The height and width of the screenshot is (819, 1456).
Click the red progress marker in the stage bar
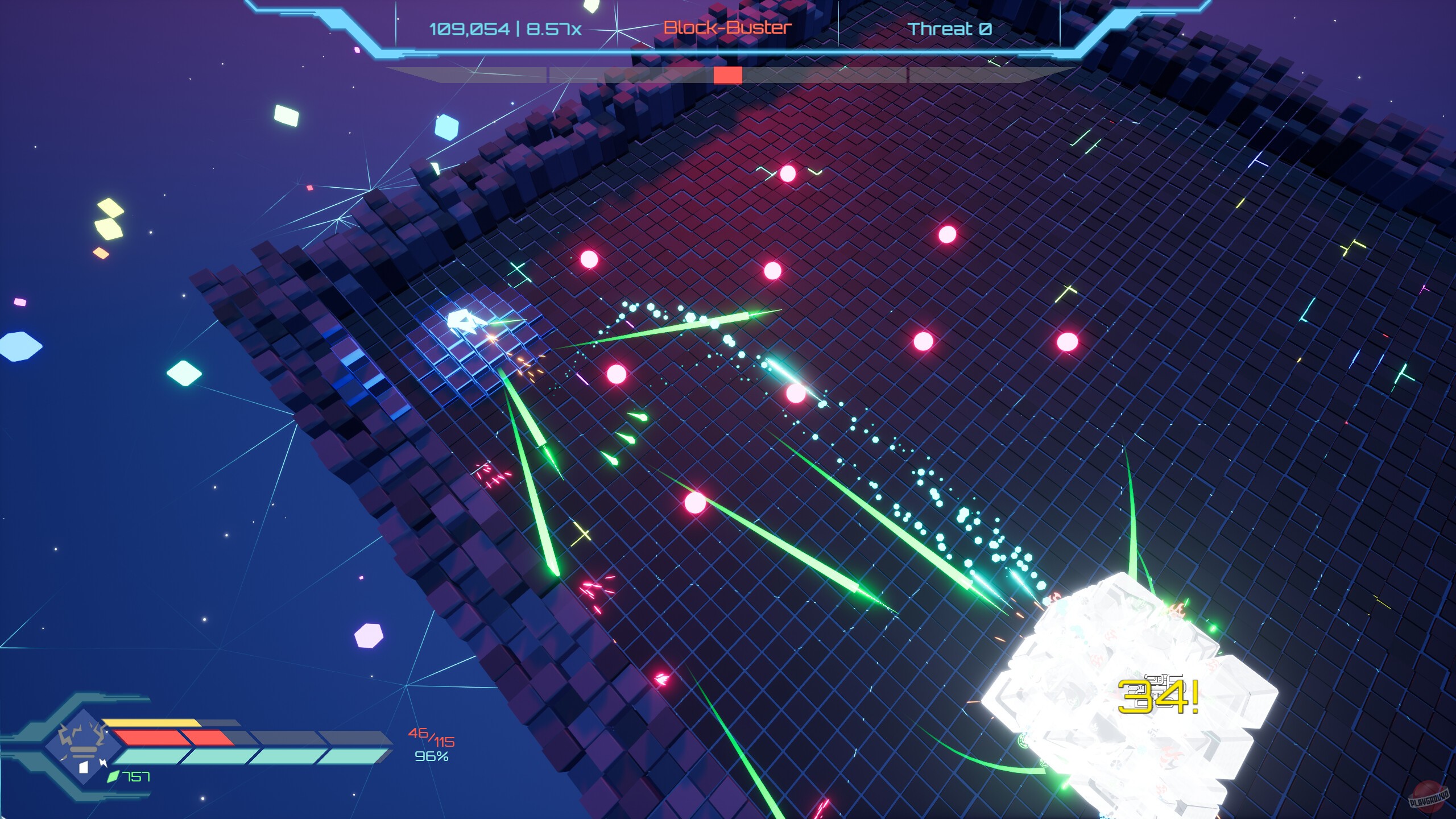pos(729,74)
